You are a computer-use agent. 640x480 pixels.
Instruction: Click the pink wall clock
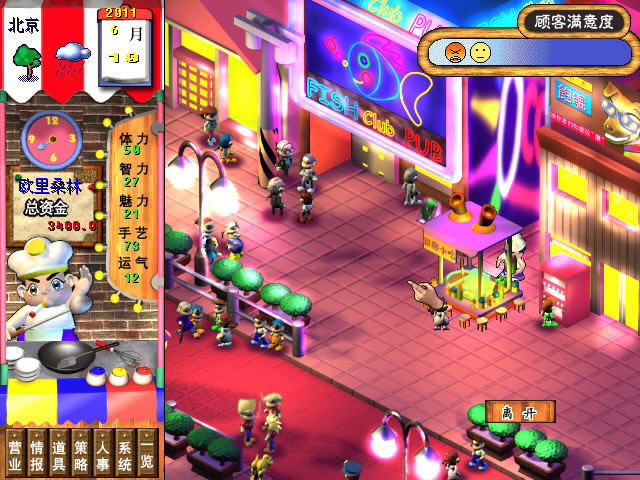(52, 136)
